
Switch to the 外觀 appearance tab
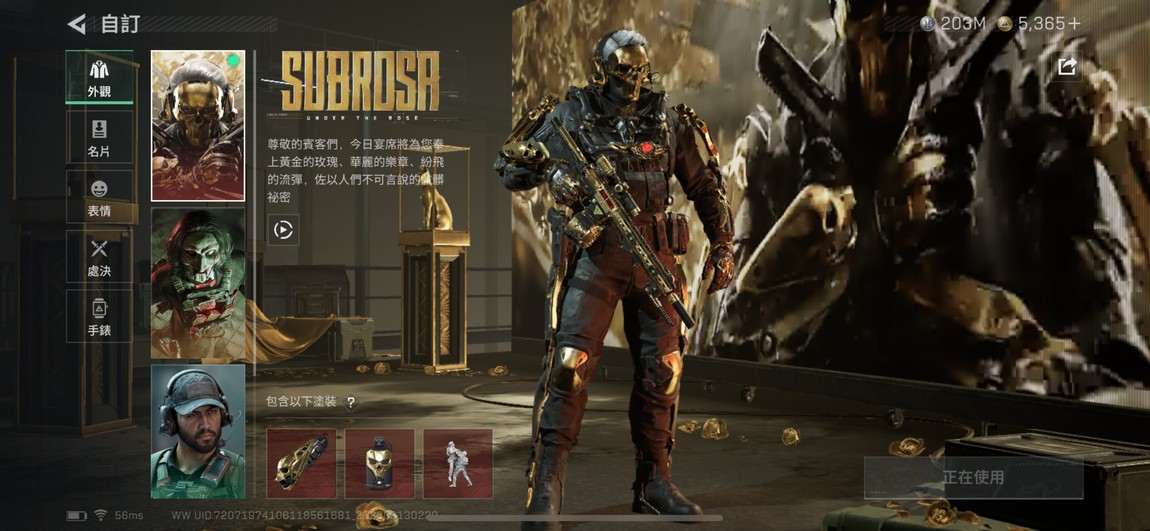point(99,79)
